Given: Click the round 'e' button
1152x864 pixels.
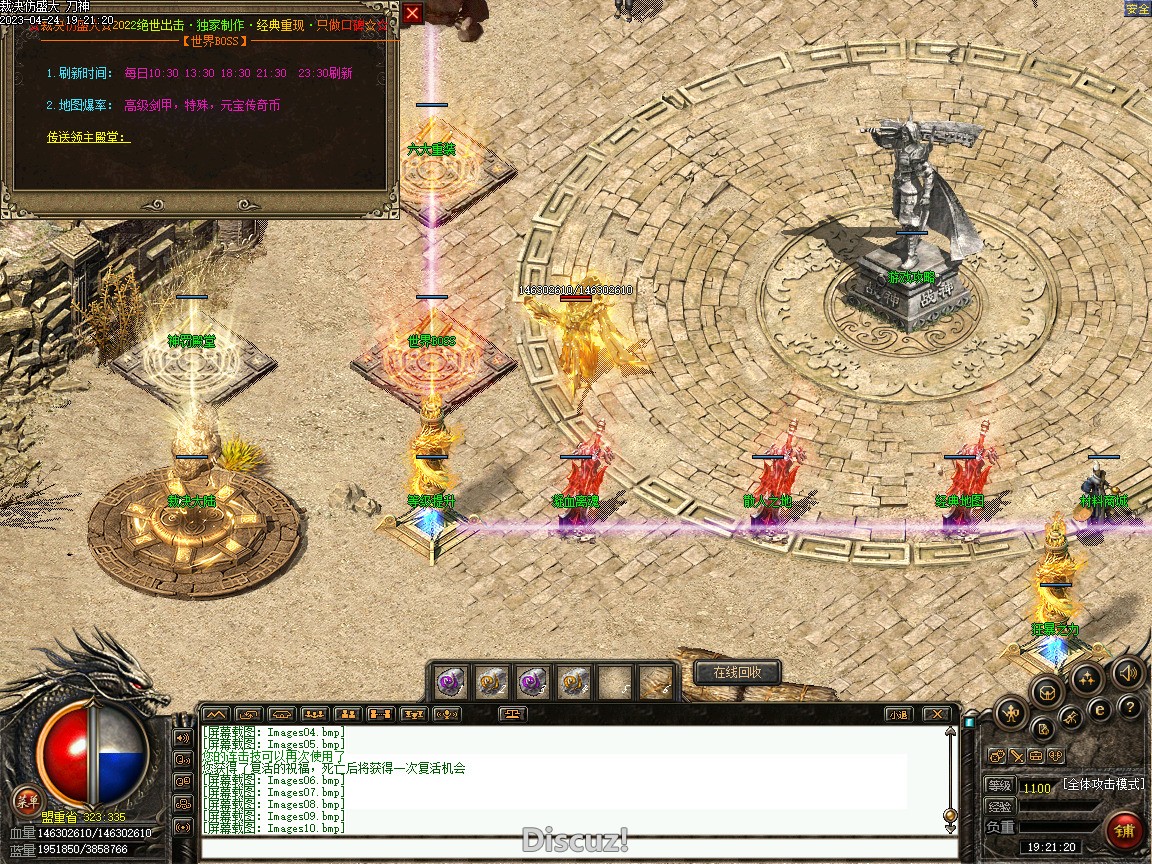Looking at the screenshot, I should coord(1100,709).
